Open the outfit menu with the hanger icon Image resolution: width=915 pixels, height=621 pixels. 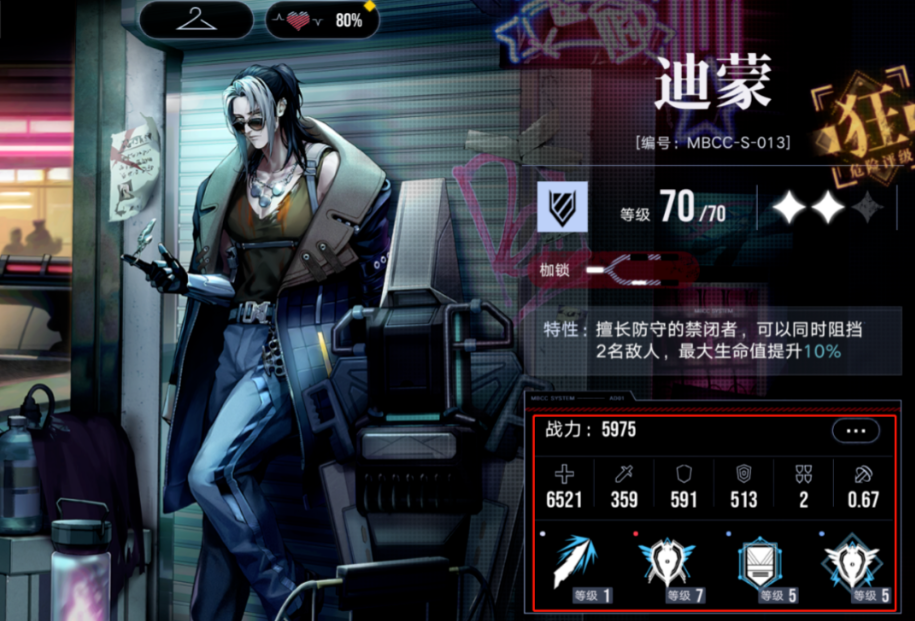tap(196, 19)
